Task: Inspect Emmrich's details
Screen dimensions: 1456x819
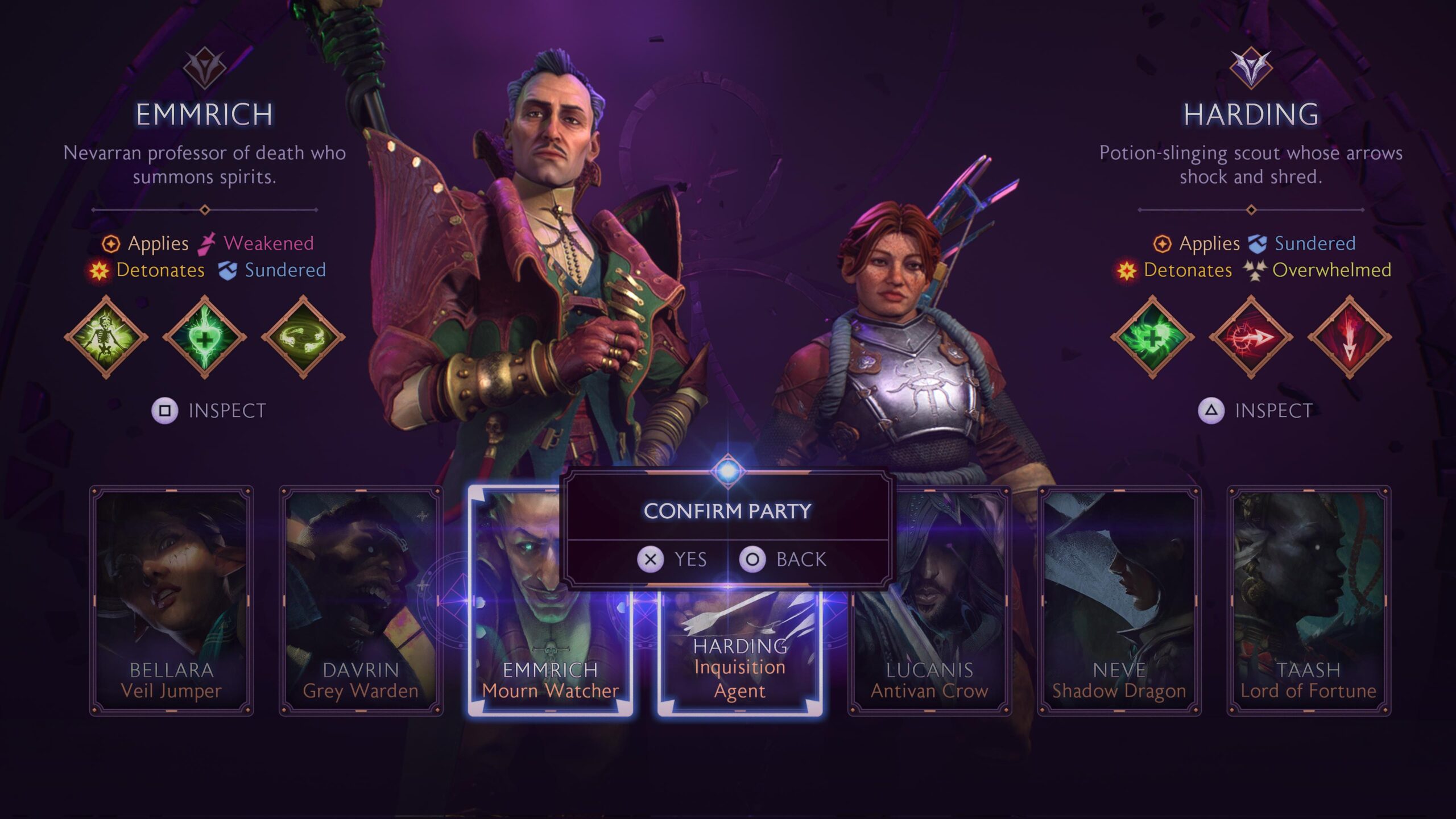Action: (209, 411)
